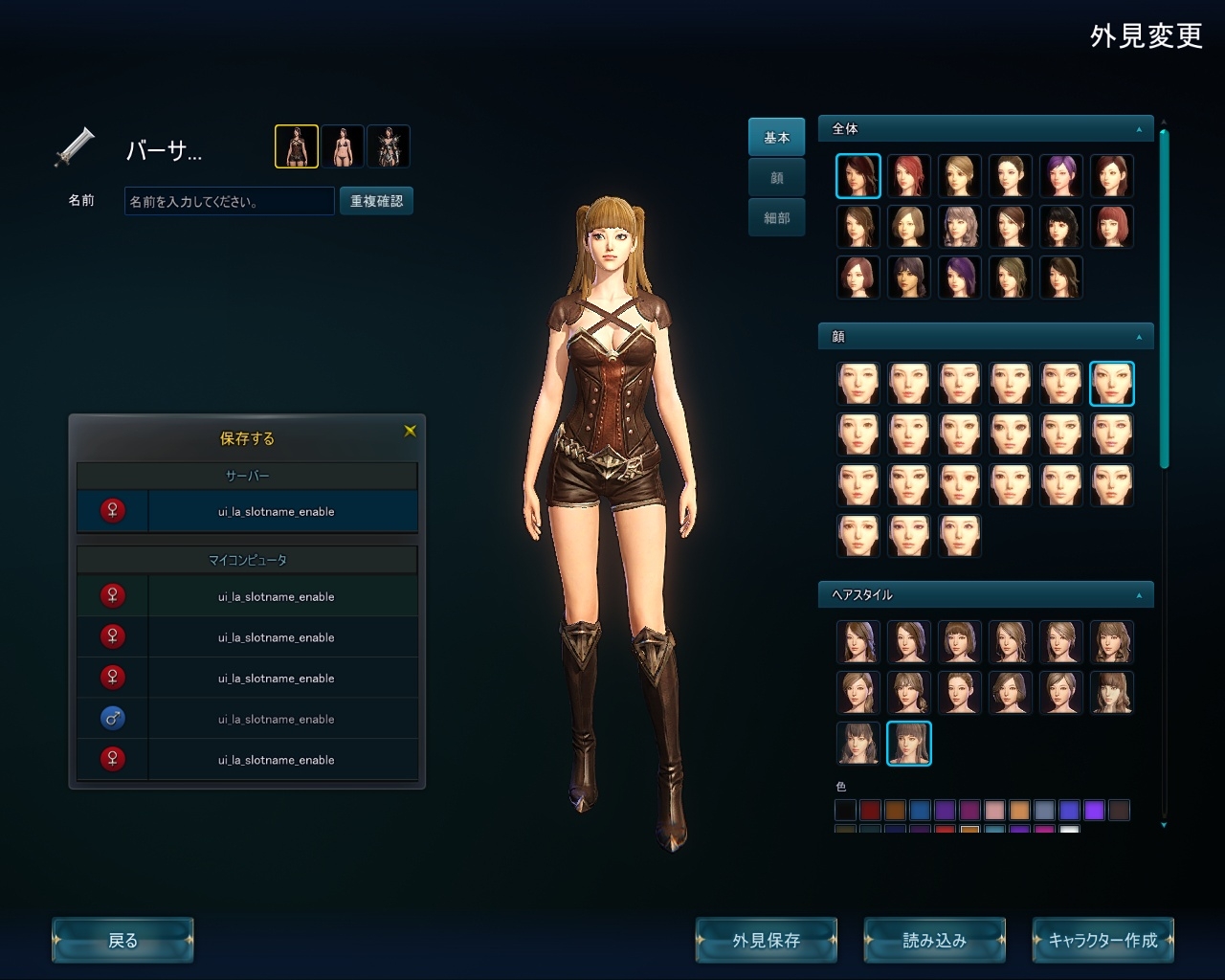
Task: Close the 保存する save panel
Action: pos(411,431)
